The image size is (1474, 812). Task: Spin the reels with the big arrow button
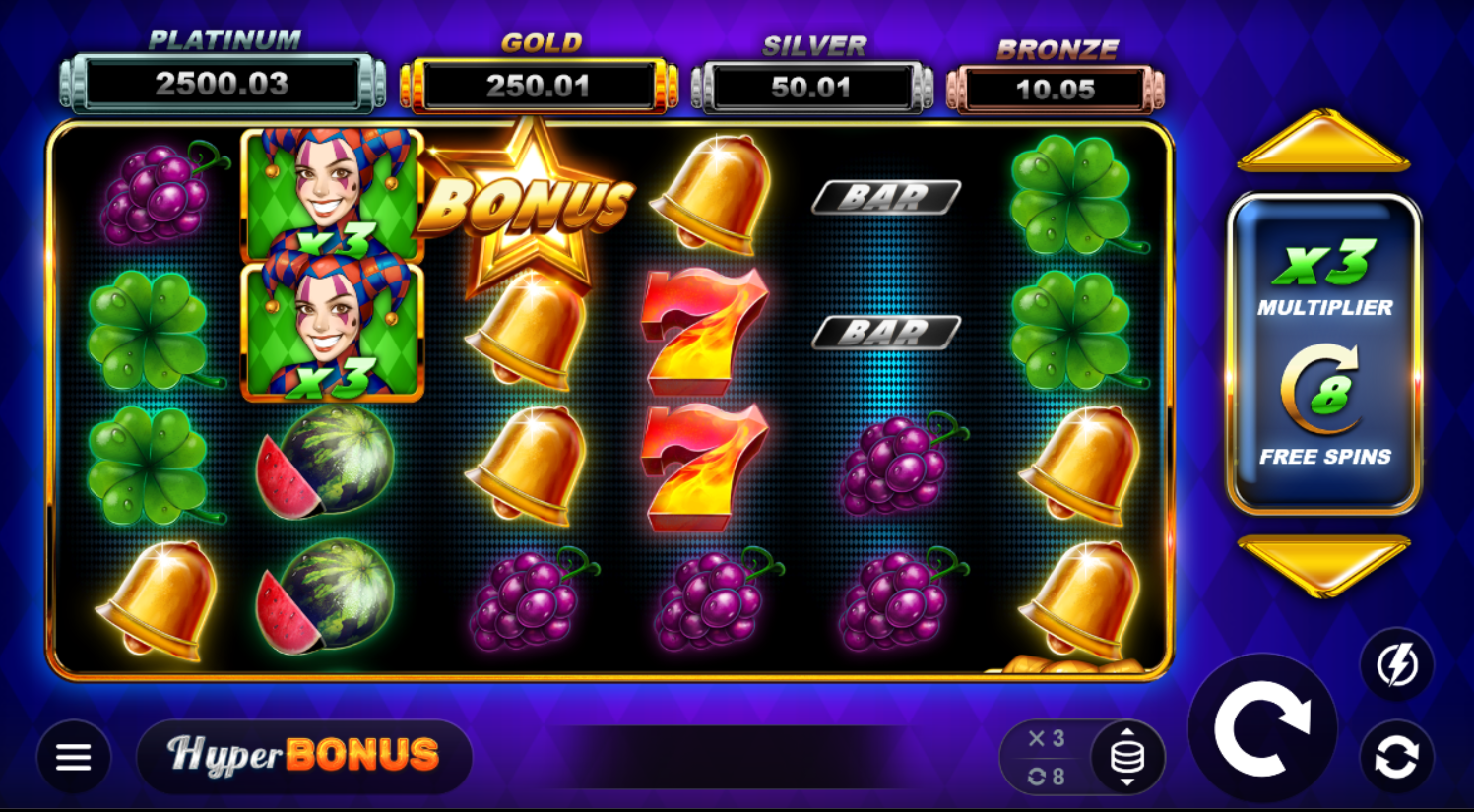(1261, 728)
